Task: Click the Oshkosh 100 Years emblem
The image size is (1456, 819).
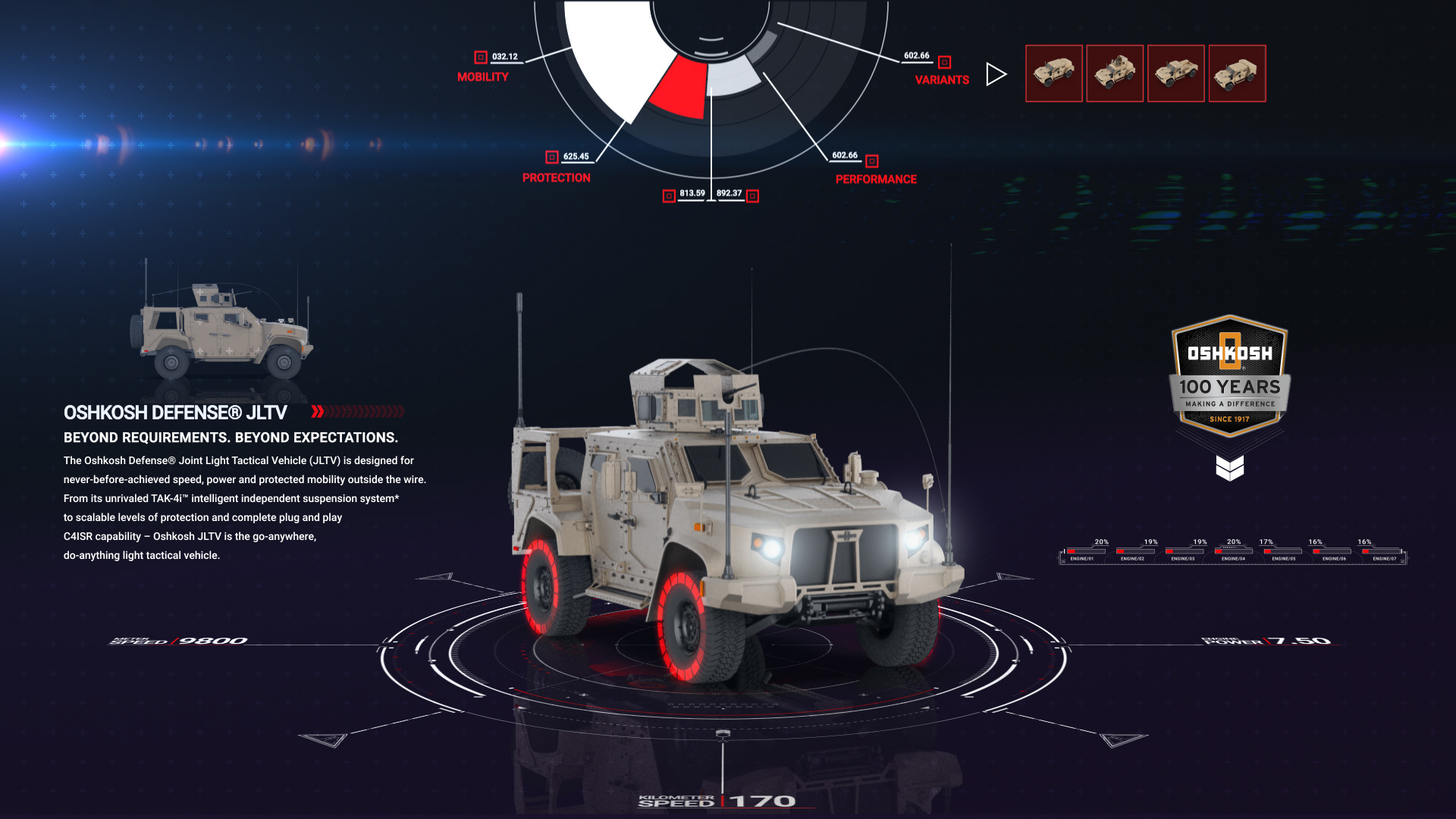Action: click(x=1229, y=375)
